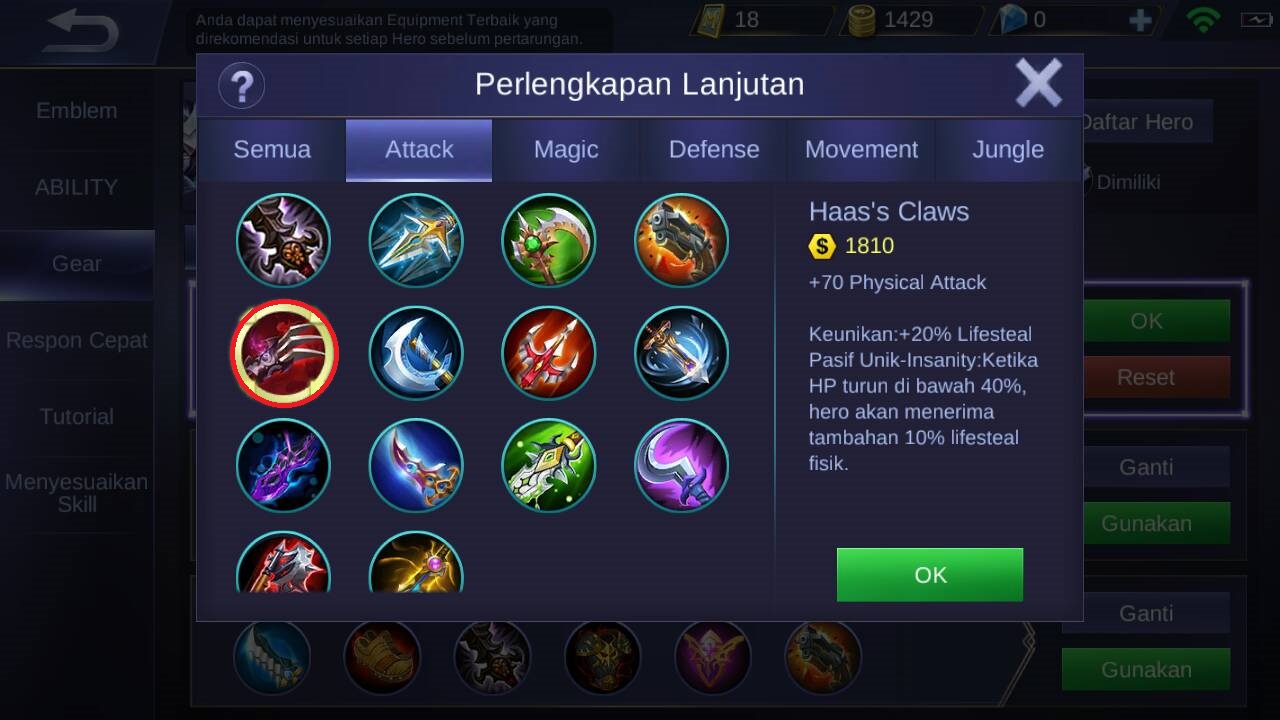The width and height of the screenshot is (1280, 720).
Task: Open the ABILITY menu entry
Action: 77,187
